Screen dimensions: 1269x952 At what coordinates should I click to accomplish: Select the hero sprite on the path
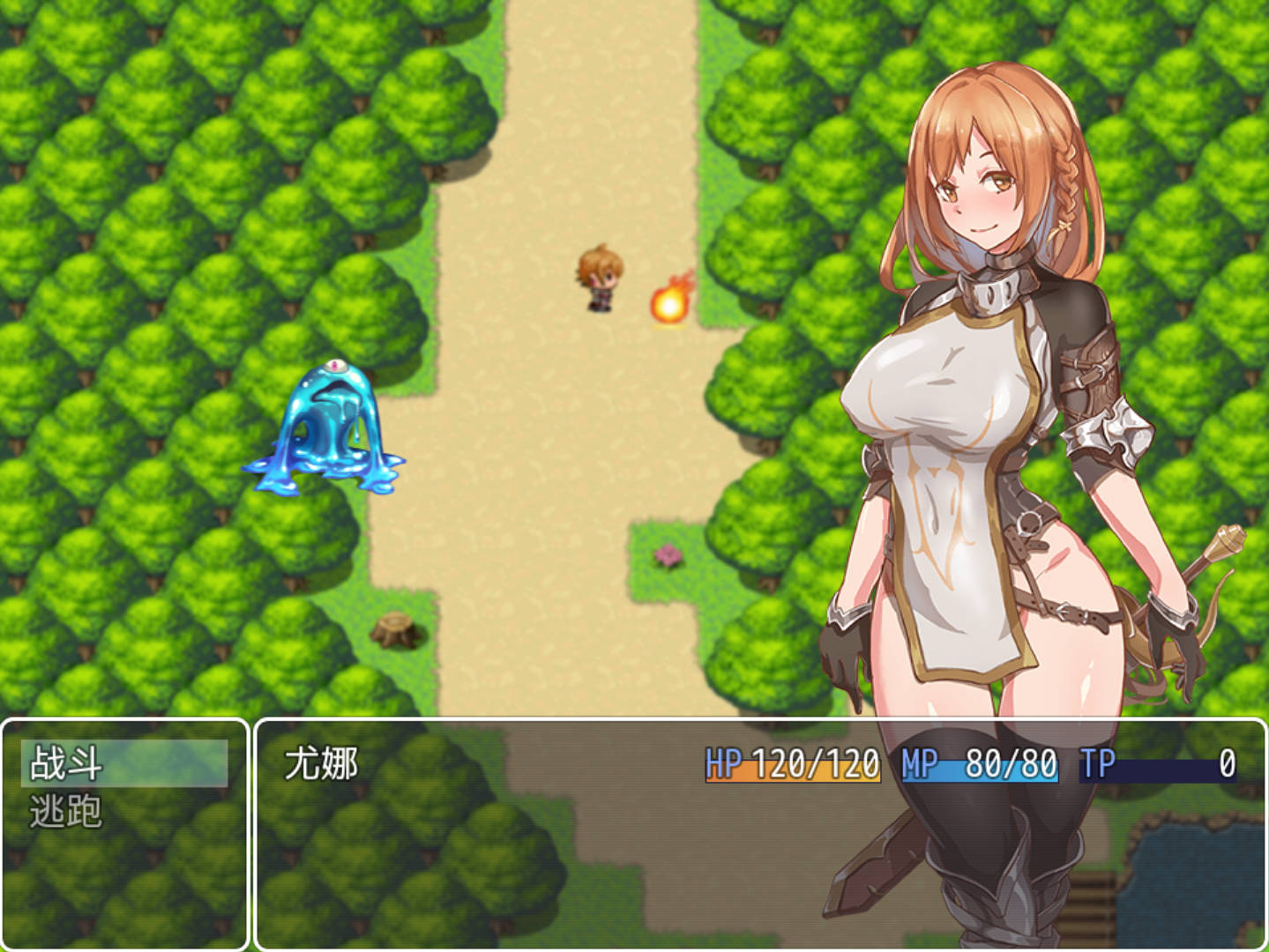pyautogui.click(x=600, y=278)
